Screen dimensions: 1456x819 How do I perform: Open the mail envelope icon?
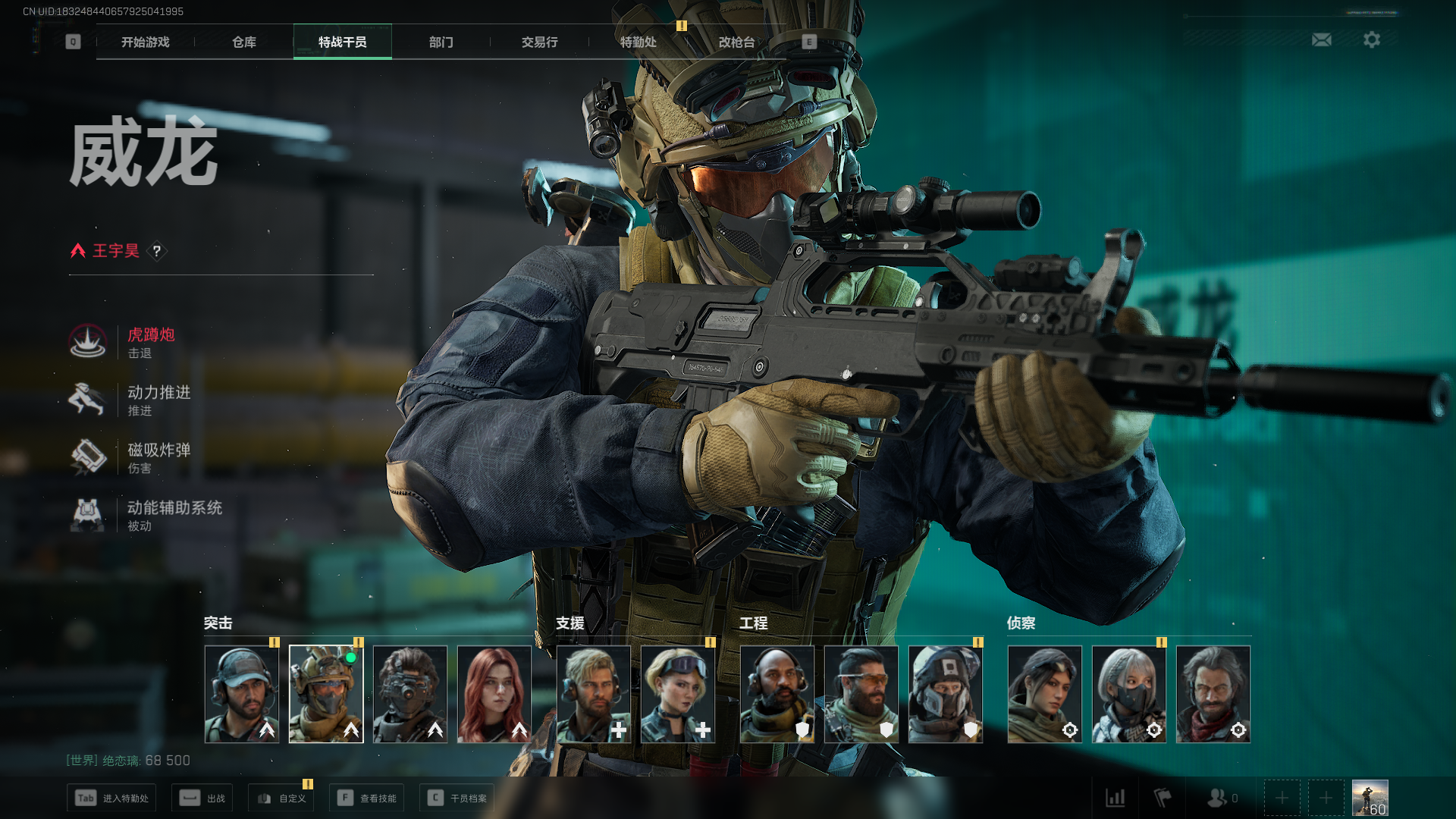click(x=1321, y=39)
